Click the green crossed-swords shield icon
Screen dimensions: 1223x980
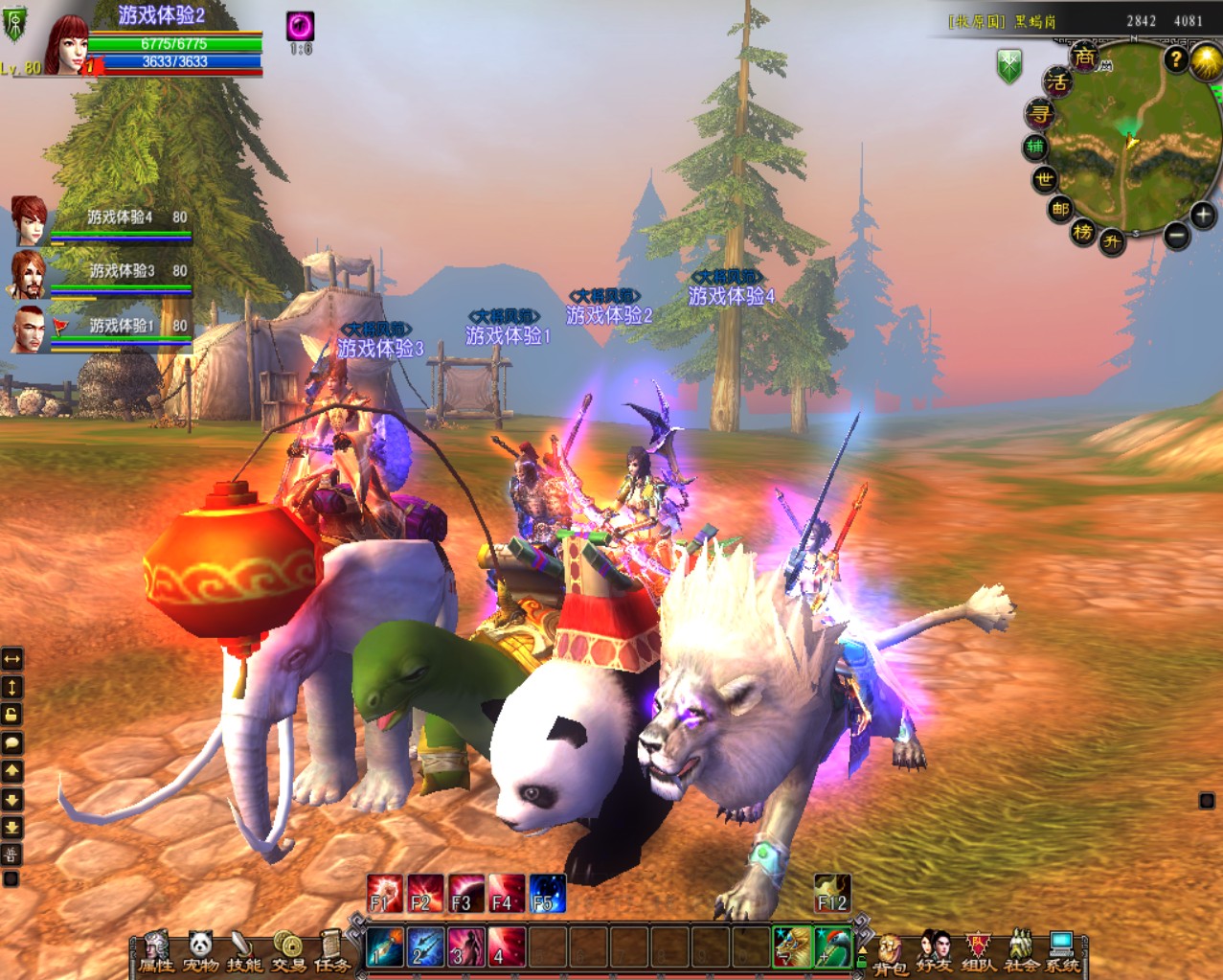click(x=1009, y=66)
